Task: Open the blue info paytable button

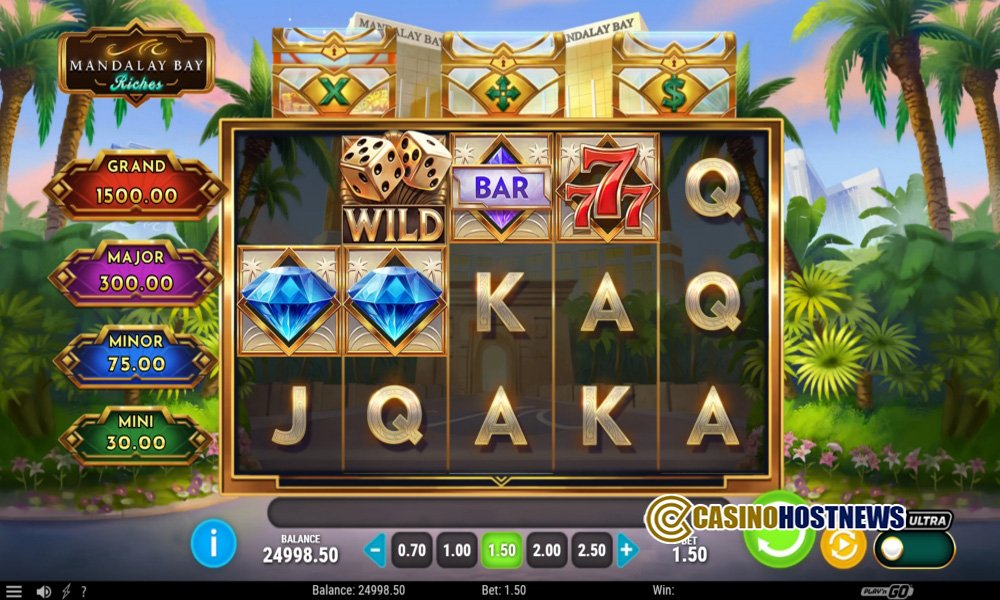Action: [213, 544]
